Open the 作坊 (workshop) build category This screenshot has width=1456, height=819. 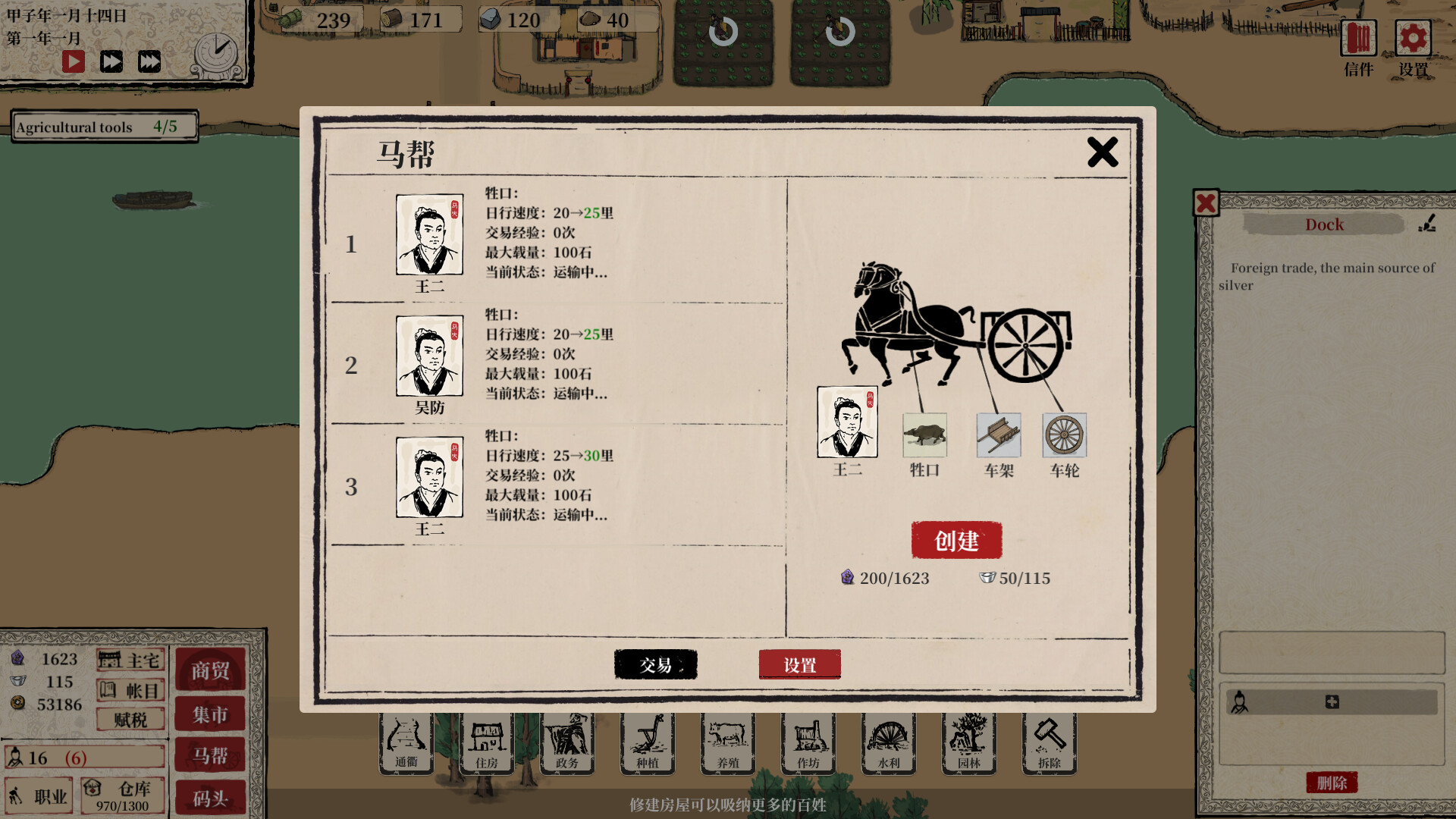coord(808,743)
